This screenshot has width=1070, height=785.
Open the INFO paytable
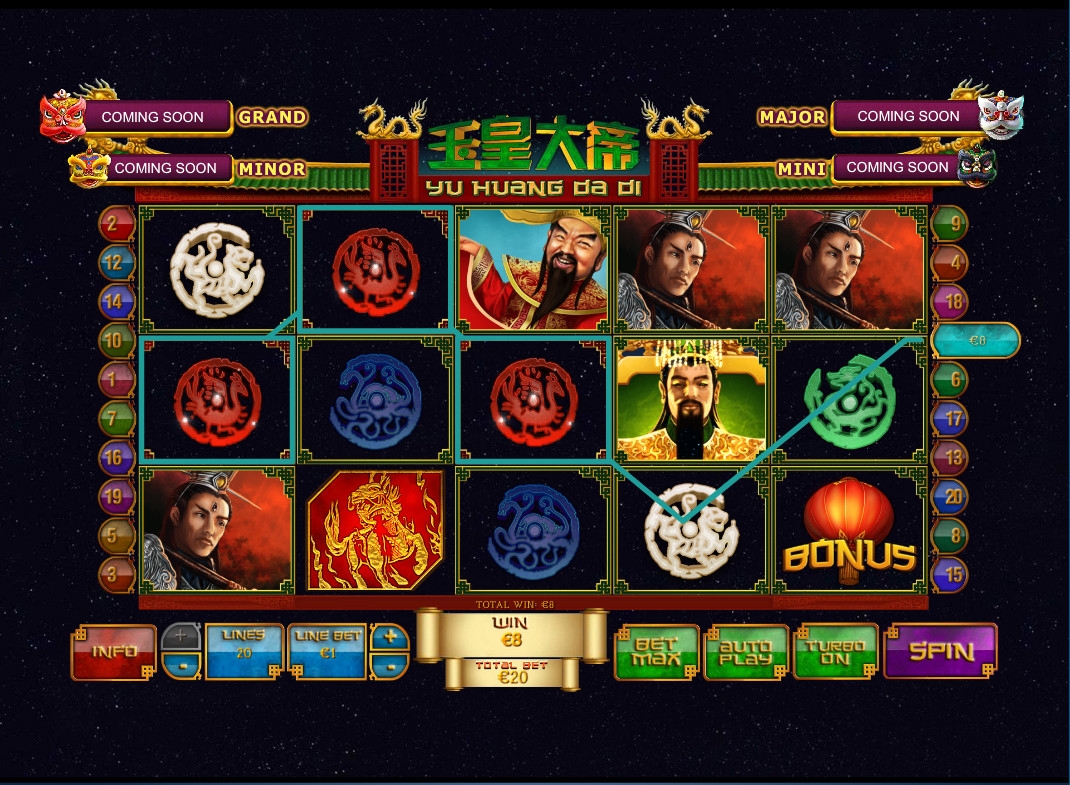[114, 652]
